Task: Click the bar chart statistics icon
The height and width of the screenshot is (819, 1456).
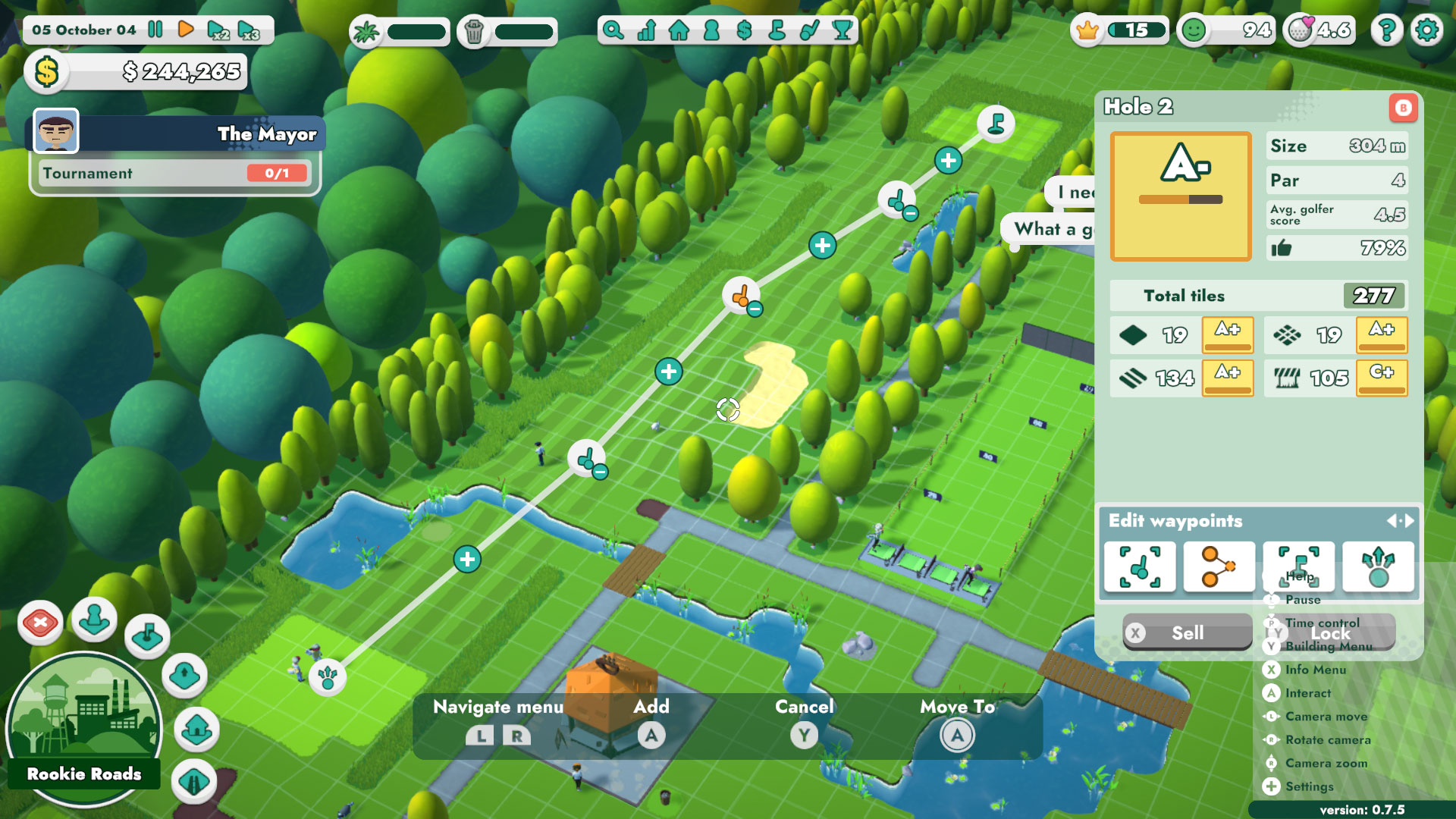Action: 645,32
